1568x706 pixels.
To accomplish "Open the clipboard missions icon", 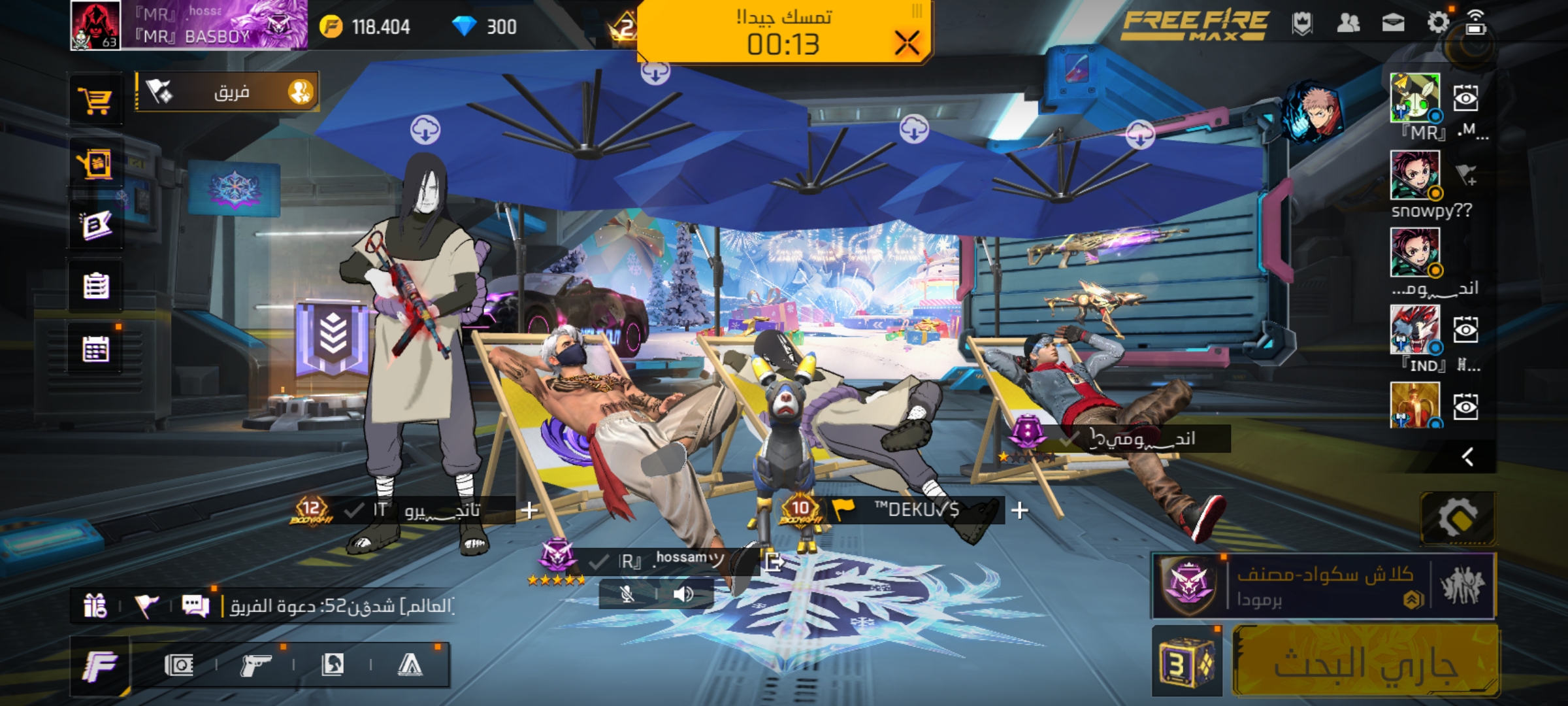I will 96,286.
